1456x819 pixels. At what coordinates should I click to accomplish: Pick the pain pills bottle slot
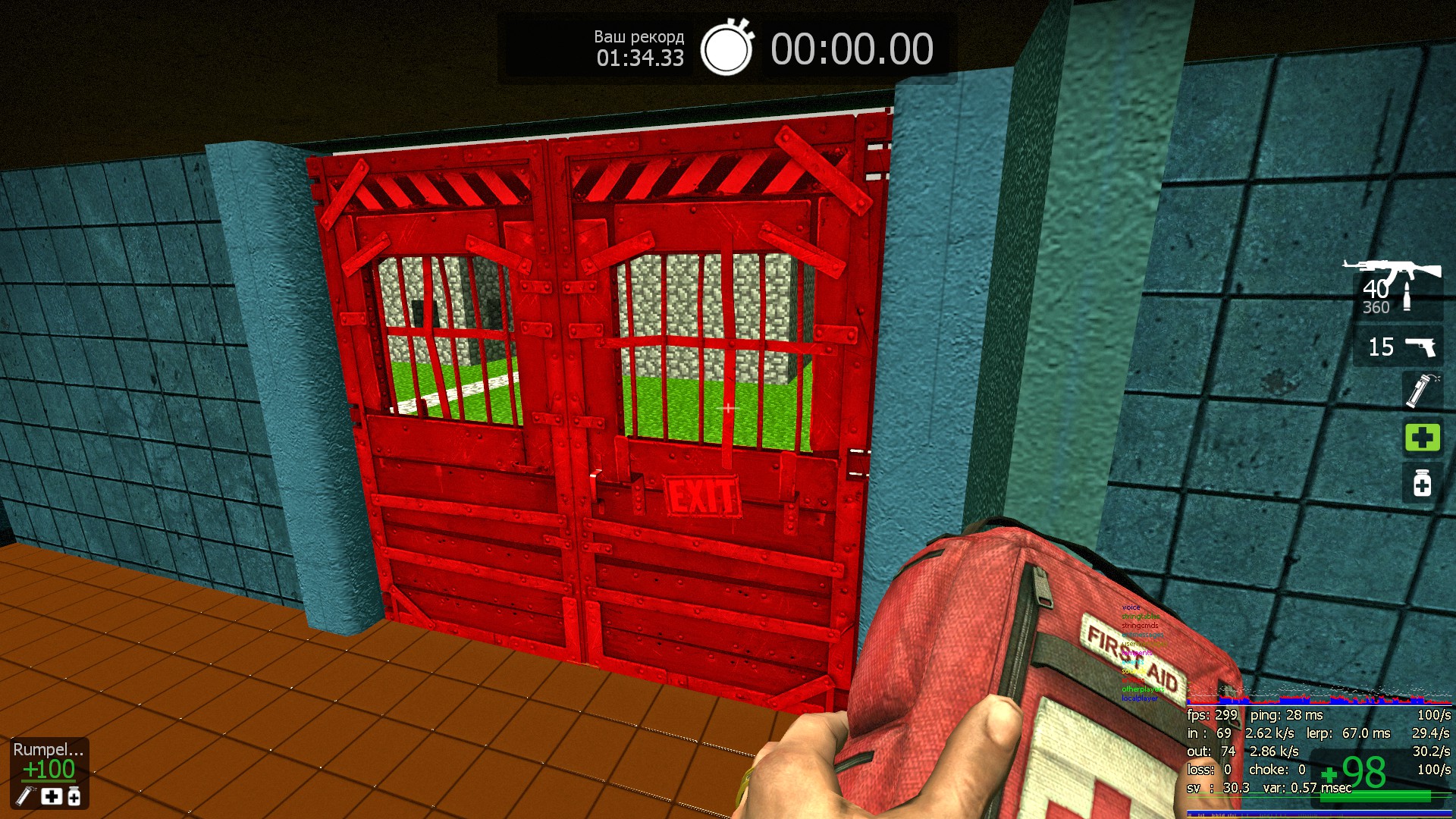pos(1422,483)
